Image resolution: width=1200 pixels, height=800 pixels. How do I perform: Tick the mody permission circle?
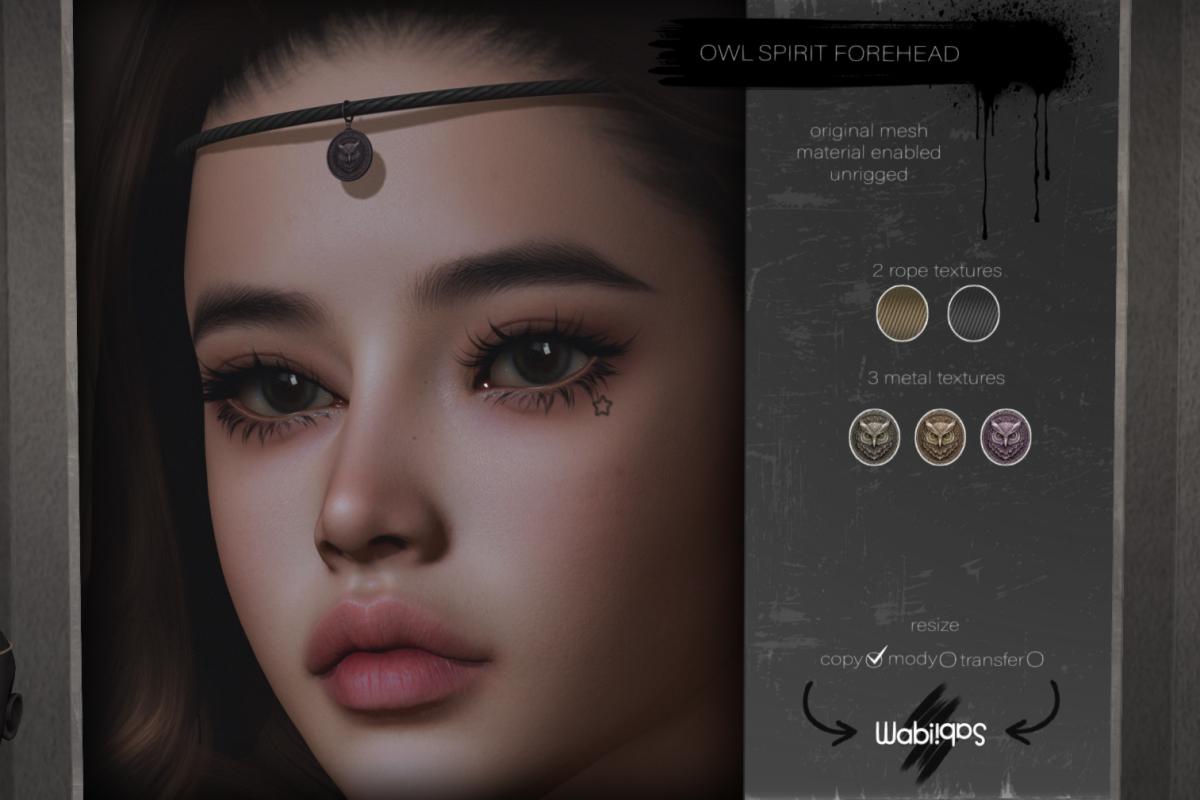click(946, 660)
